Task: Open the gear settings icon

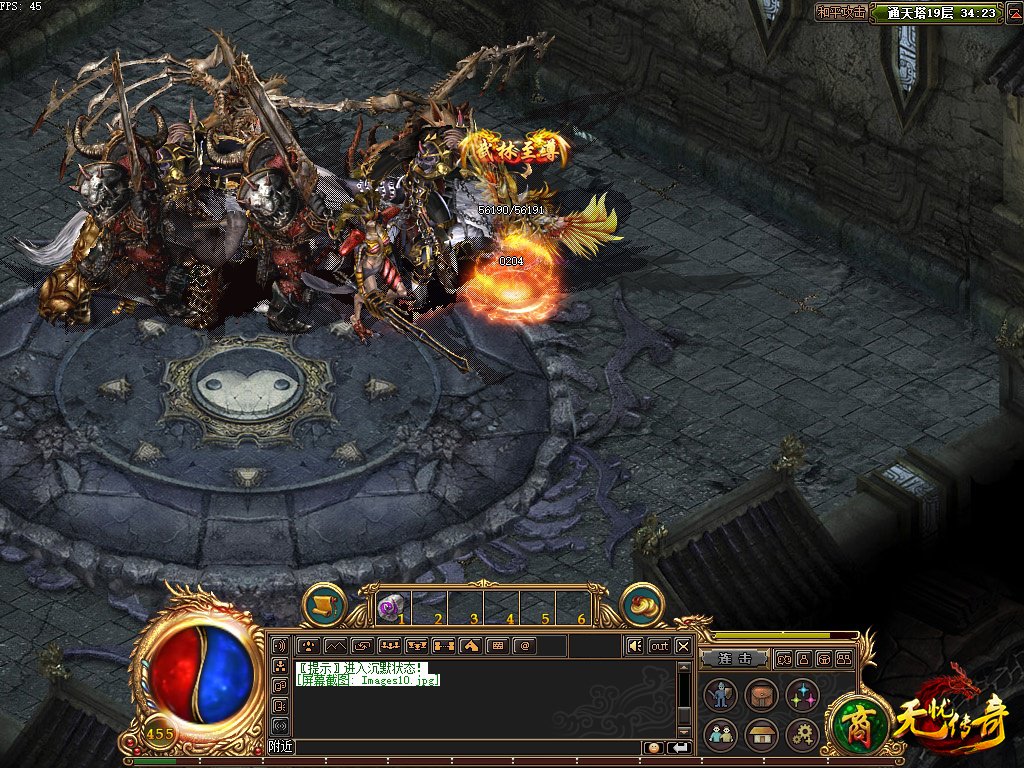Action: (802, 735)
